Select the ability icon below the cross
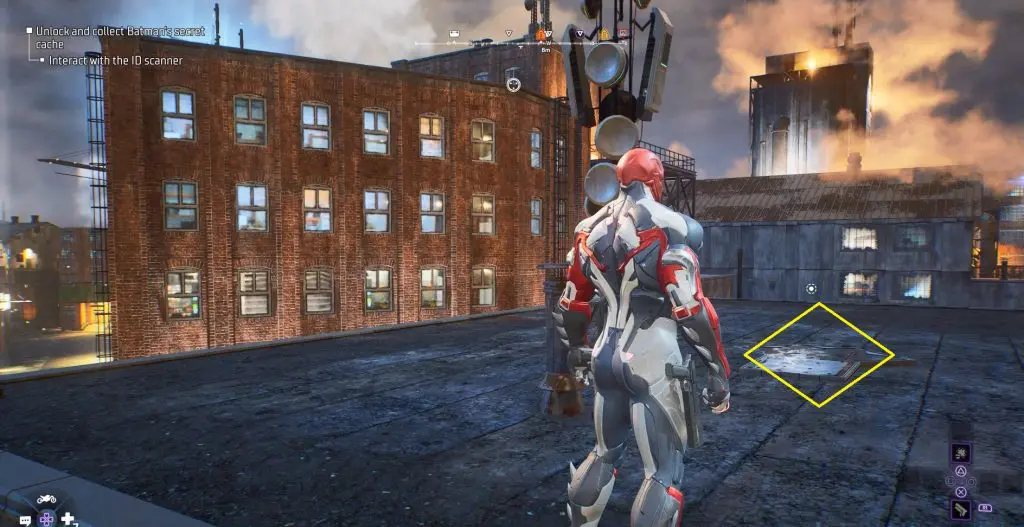This screenshot has height=527, width=1024. (x=961, y=509)
